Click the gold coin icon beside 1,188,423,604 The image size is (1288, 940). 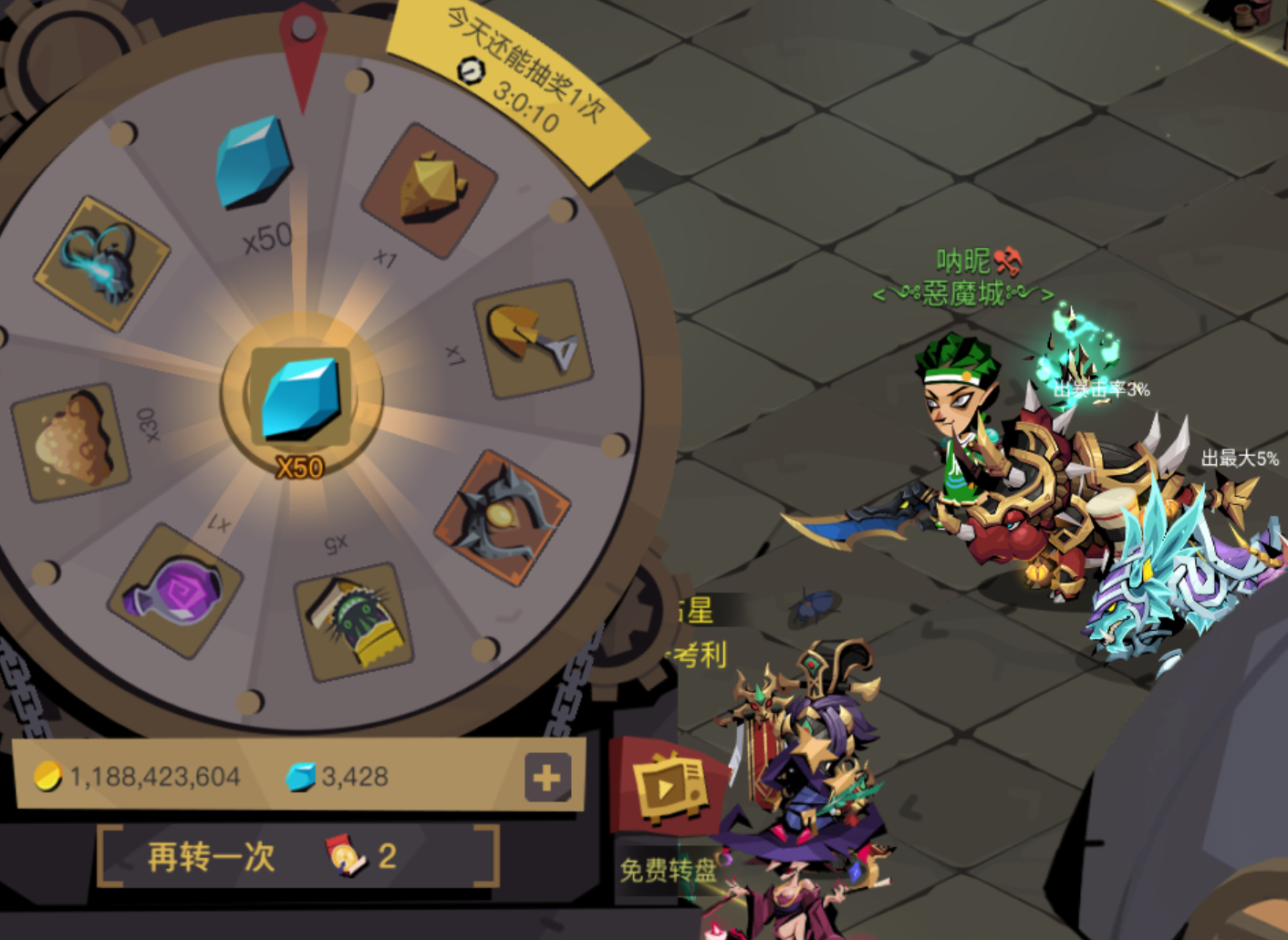51,778
